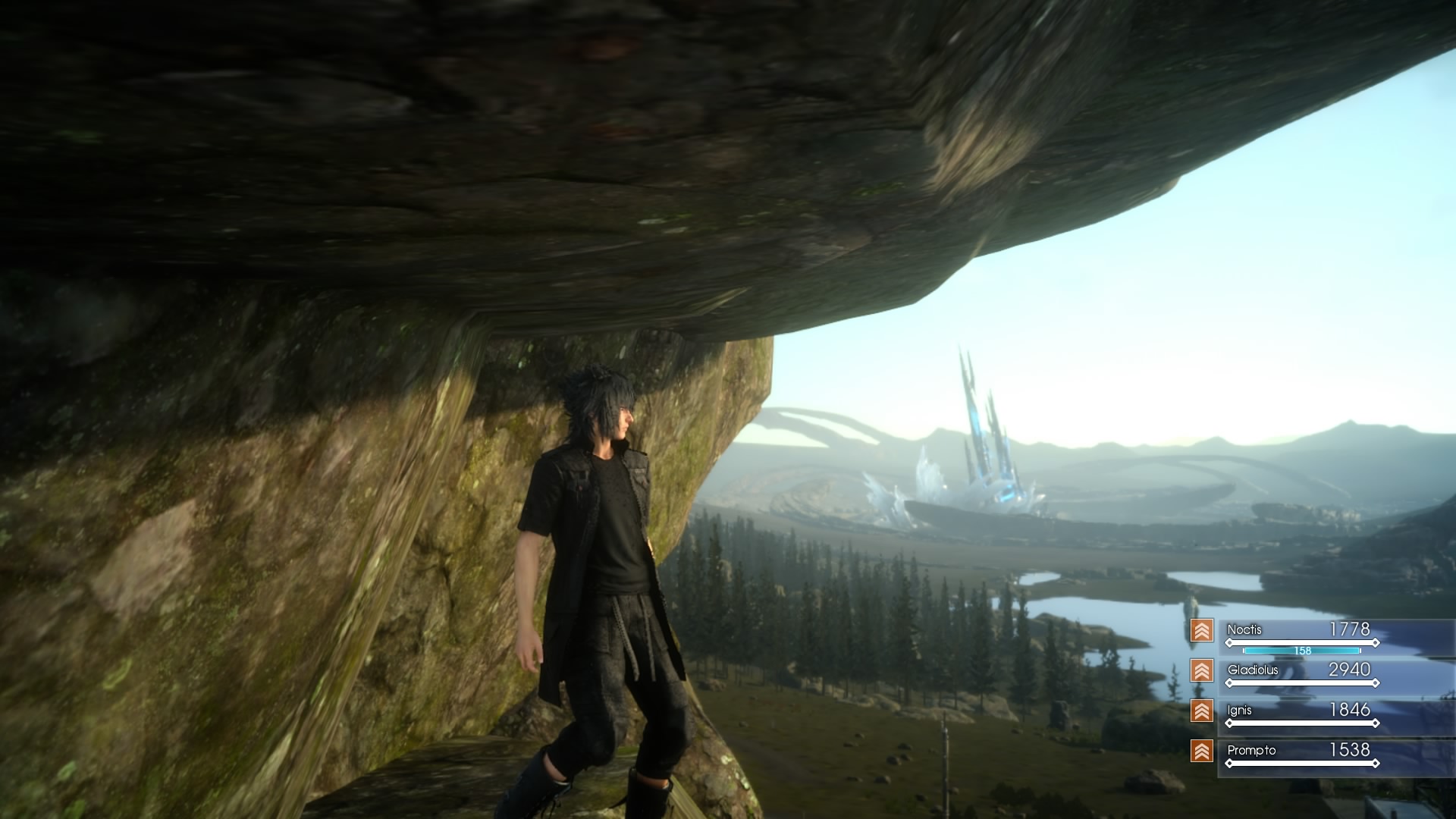Select Gladiolus in the party list
This screenshot has width=1456, height=819.
(1253, 670)
